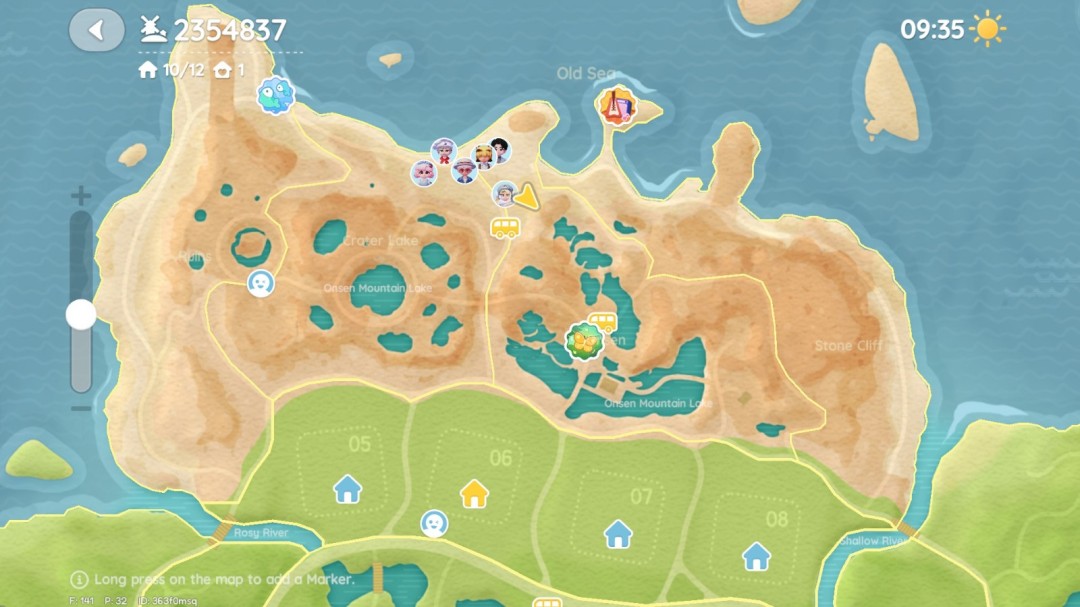Select the NPC face marker west of Crater Lake
The width and height of the screenshot is (1080, 607).
coord(261,283)
